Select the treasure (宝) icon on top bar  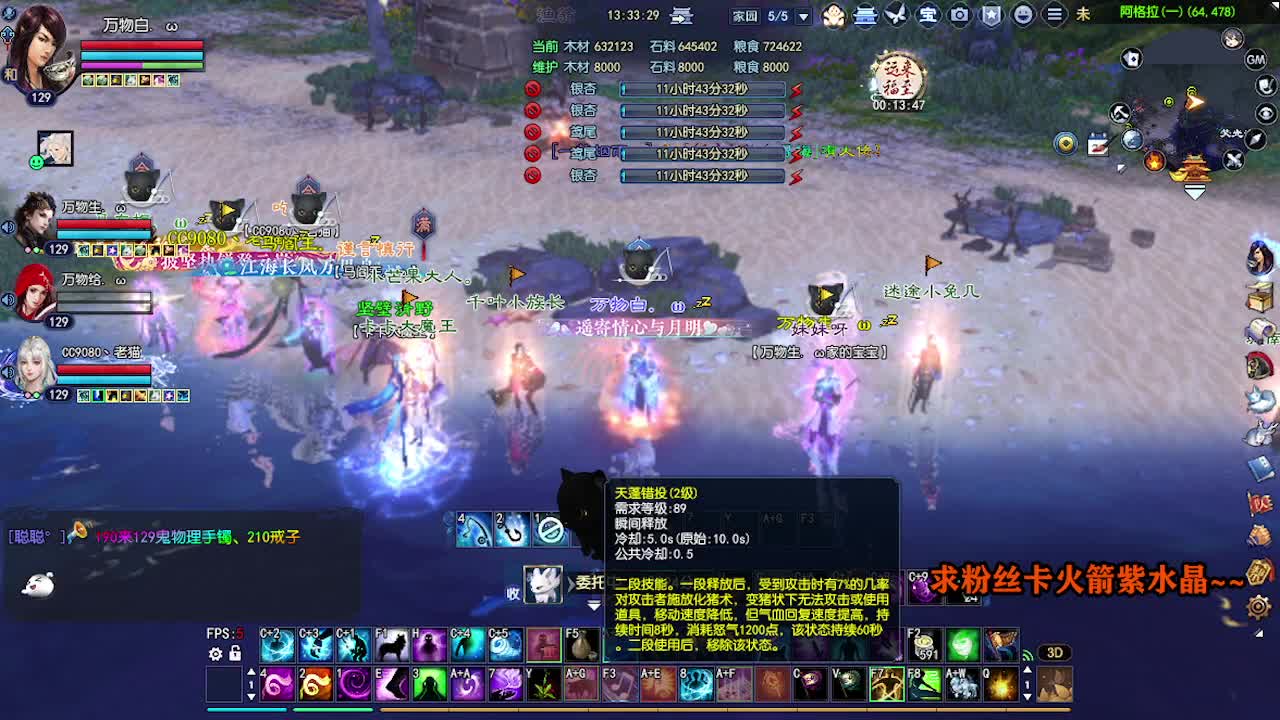928,15
